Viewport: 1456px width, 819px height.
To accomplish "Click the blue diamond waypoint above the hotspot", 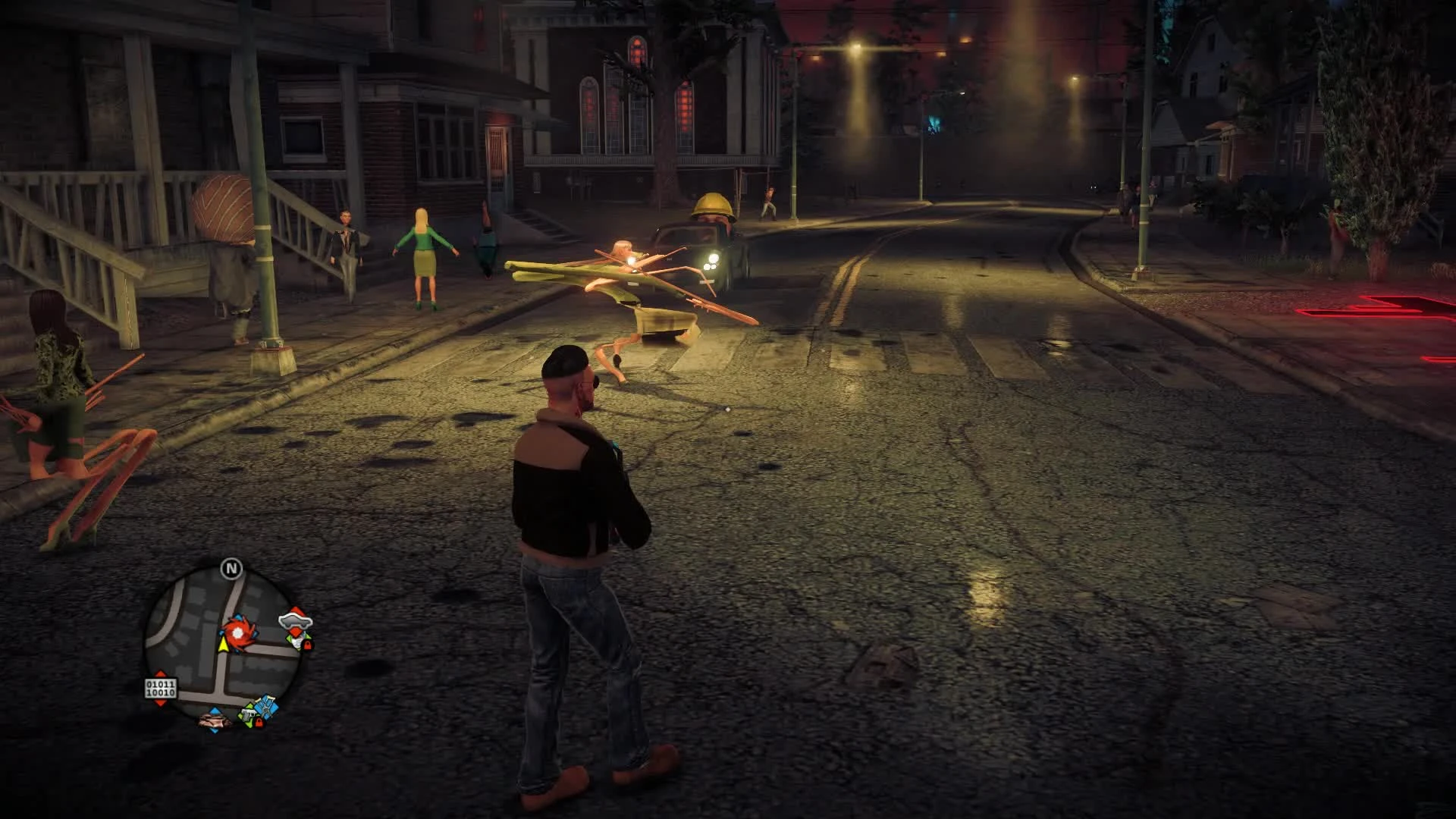I will pos(237,617).
